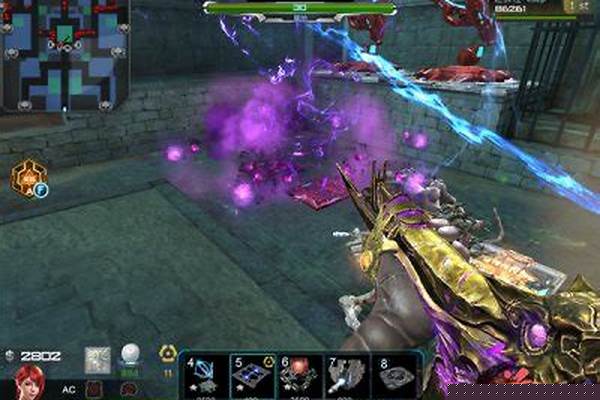Select the white orb item icon

[130, 356]
